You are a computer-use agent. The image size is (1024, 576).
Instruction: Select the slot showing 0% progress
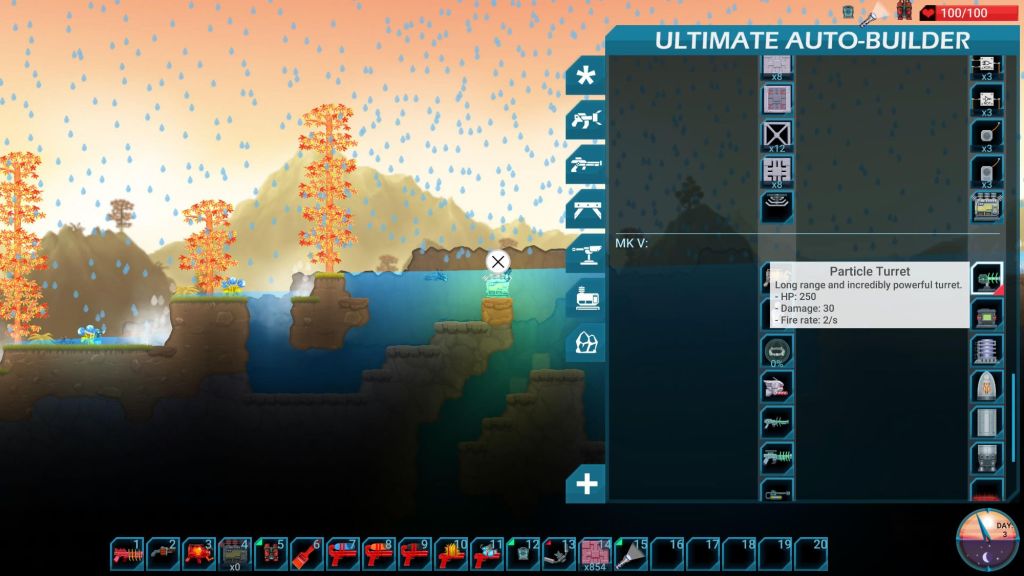777,351
